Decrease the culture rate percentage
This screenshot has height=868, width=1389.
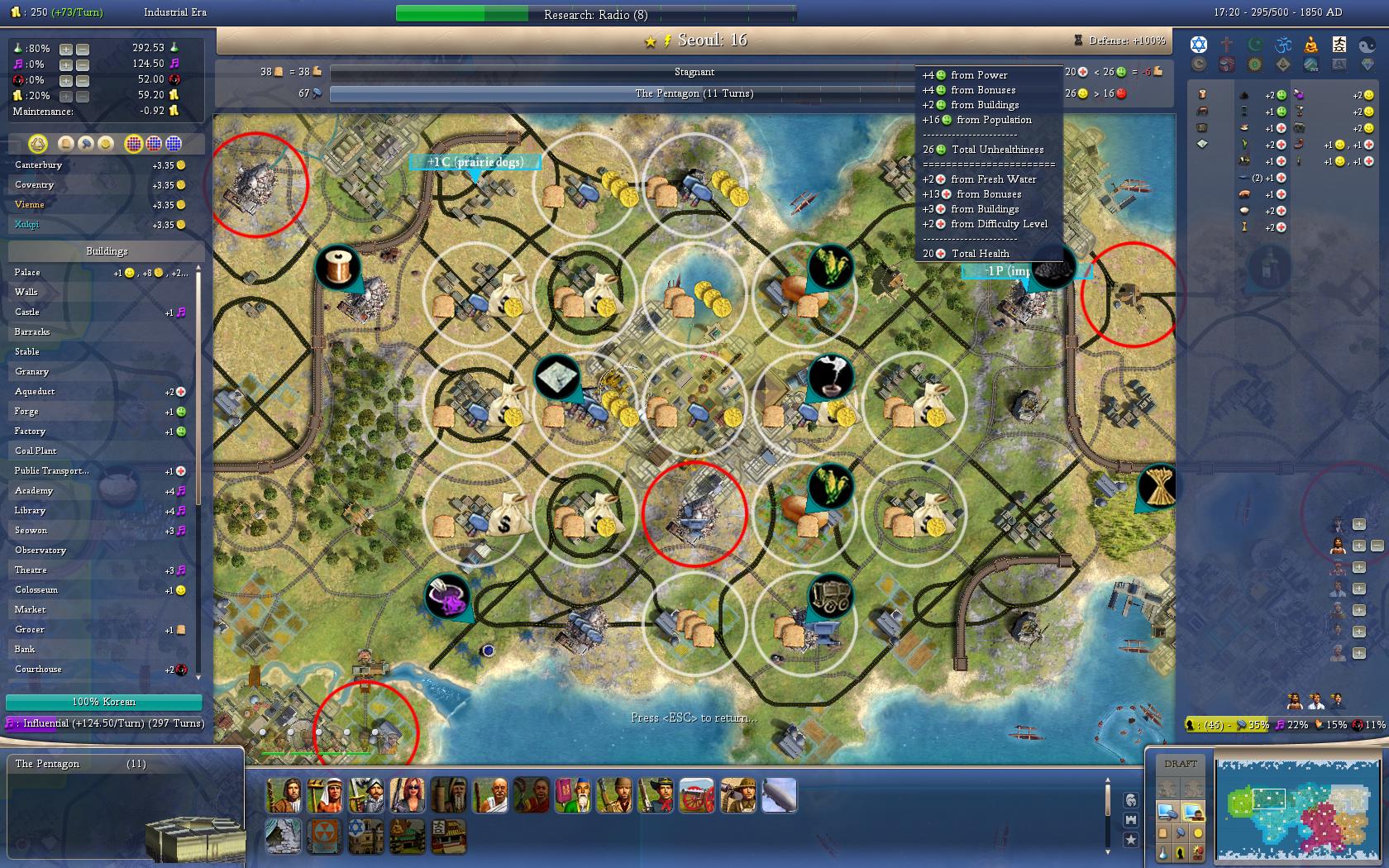pyautogui.click(x=82, y=64)
